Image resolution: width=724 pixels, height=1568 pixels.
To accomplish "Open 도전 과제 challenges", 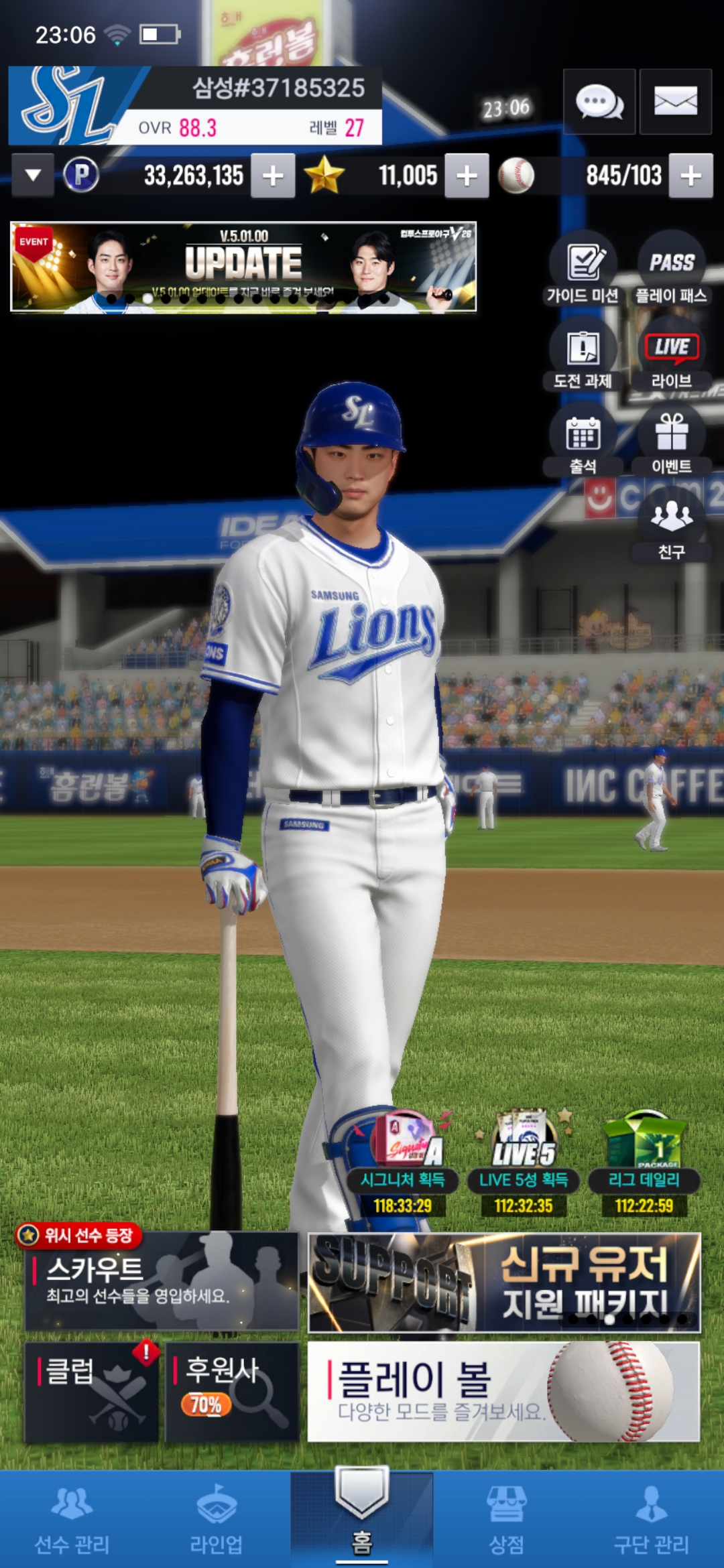I will click(583, 354).
